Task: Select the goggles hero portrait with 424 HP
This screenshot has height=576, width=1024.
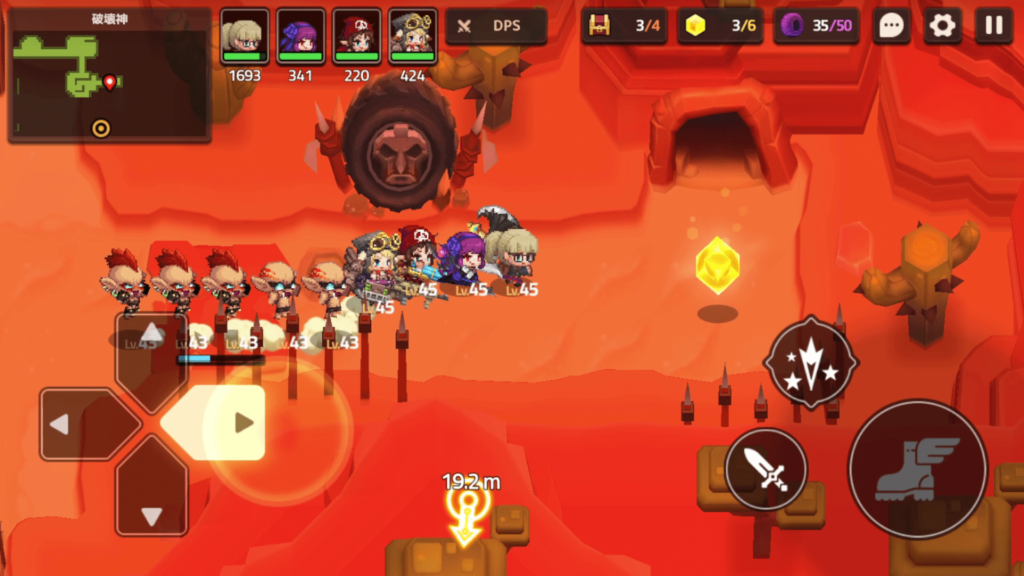Action: pos(413,38)
